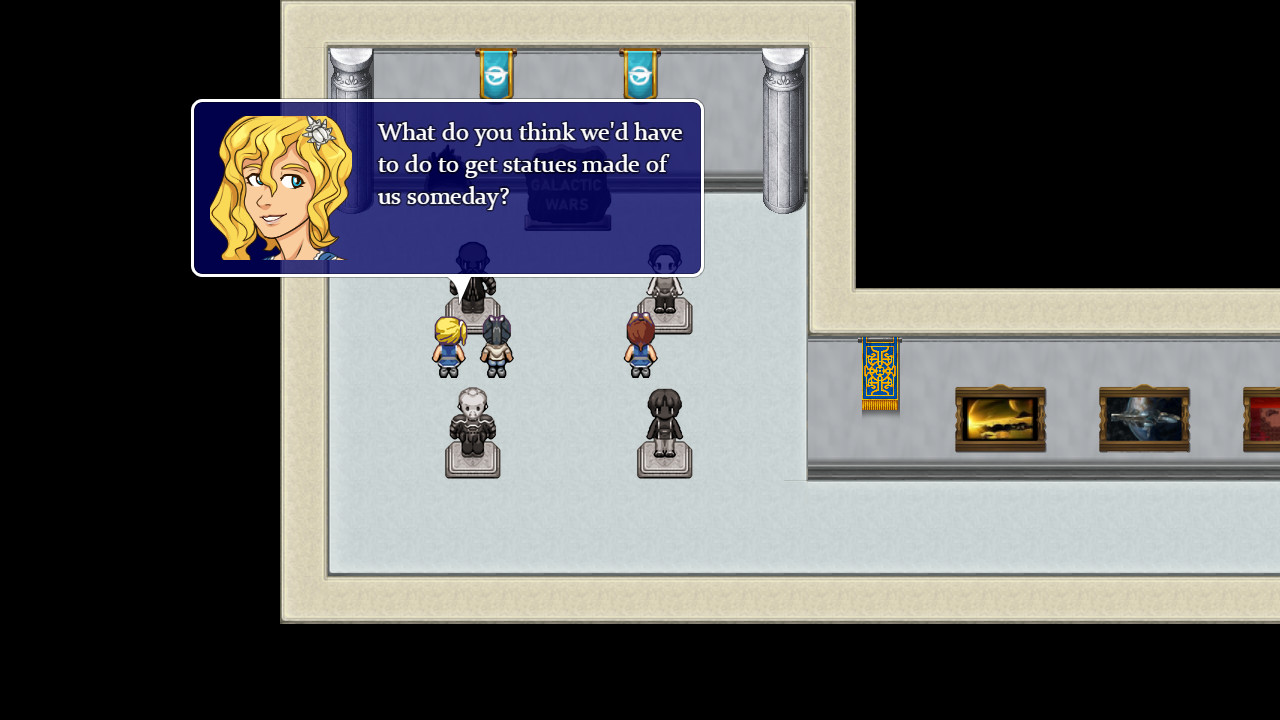
Task: Select the left teal emblem banner
Action: tap(497, 73)
